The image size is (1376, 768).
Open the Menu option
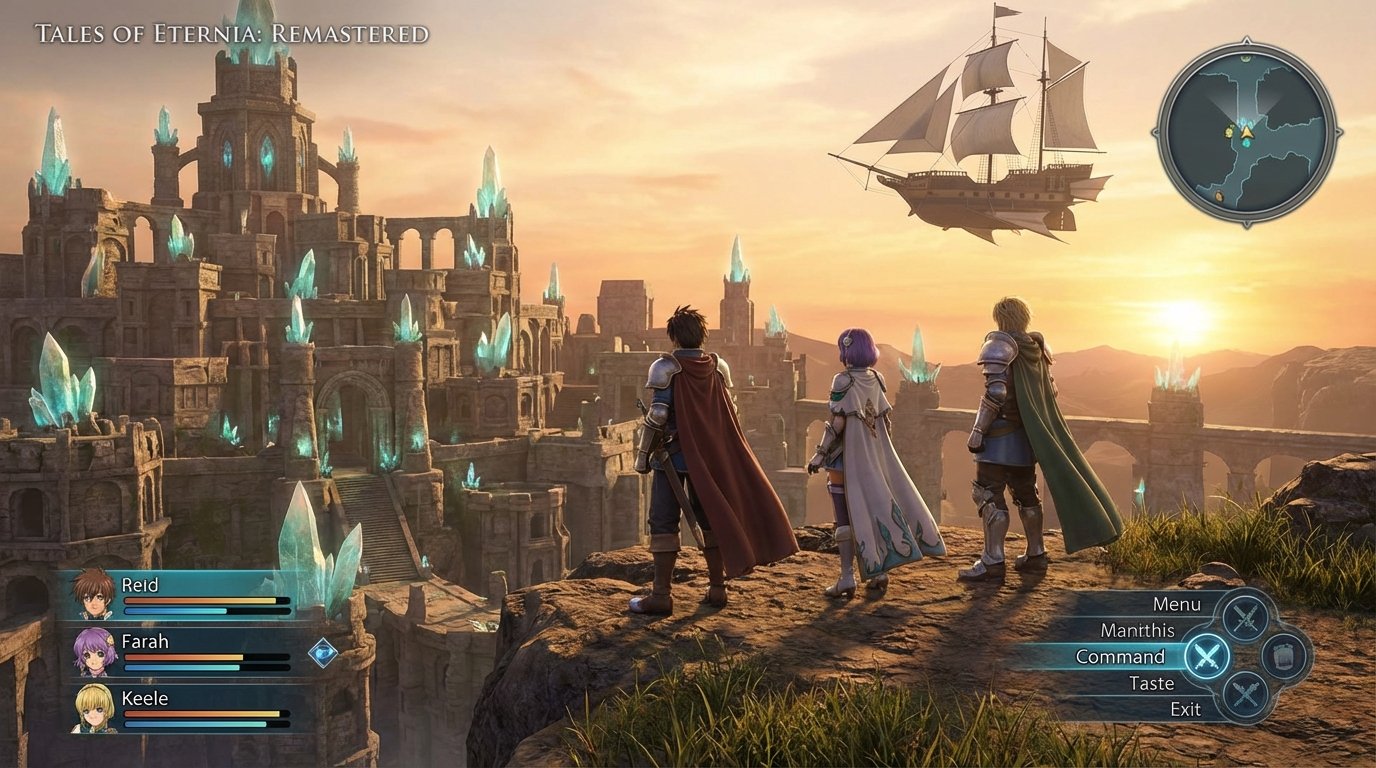(x=1178, y=604)
